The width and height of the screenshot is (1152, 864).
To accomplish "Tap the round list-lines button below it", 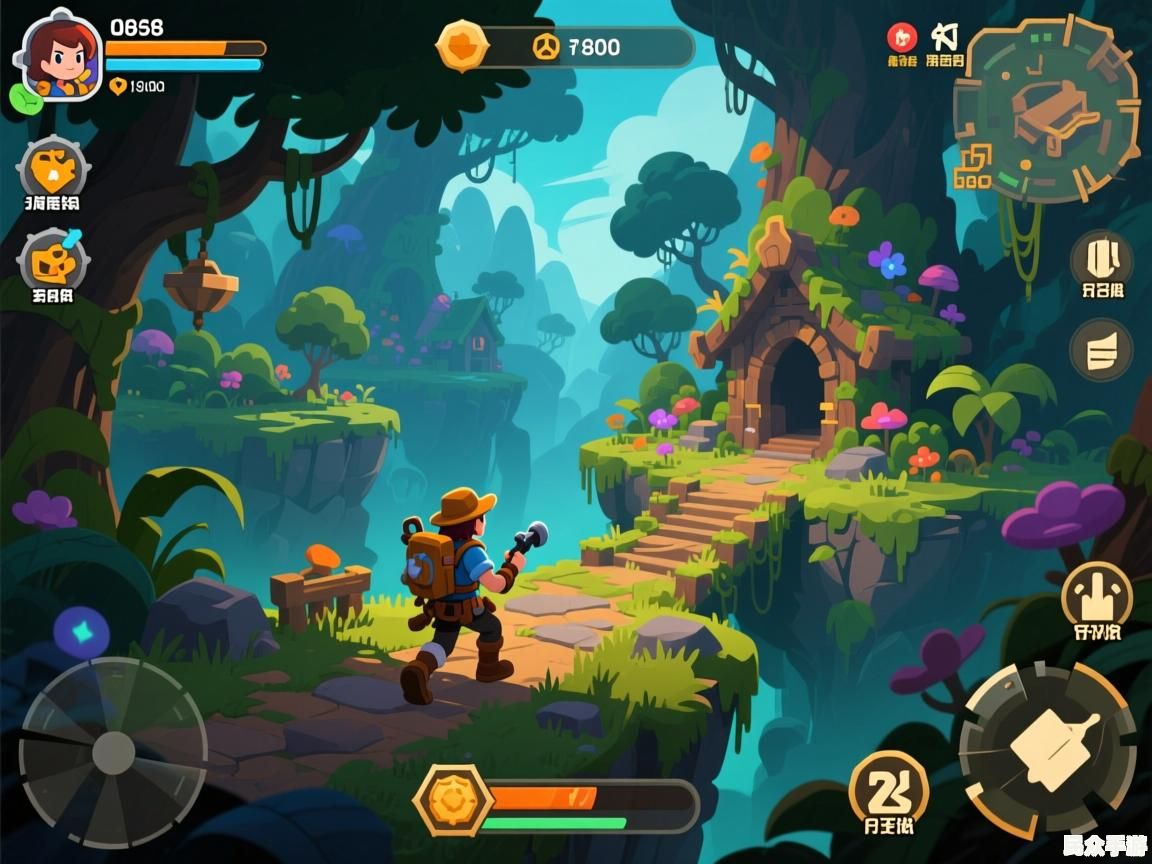I will (1101, 350).
